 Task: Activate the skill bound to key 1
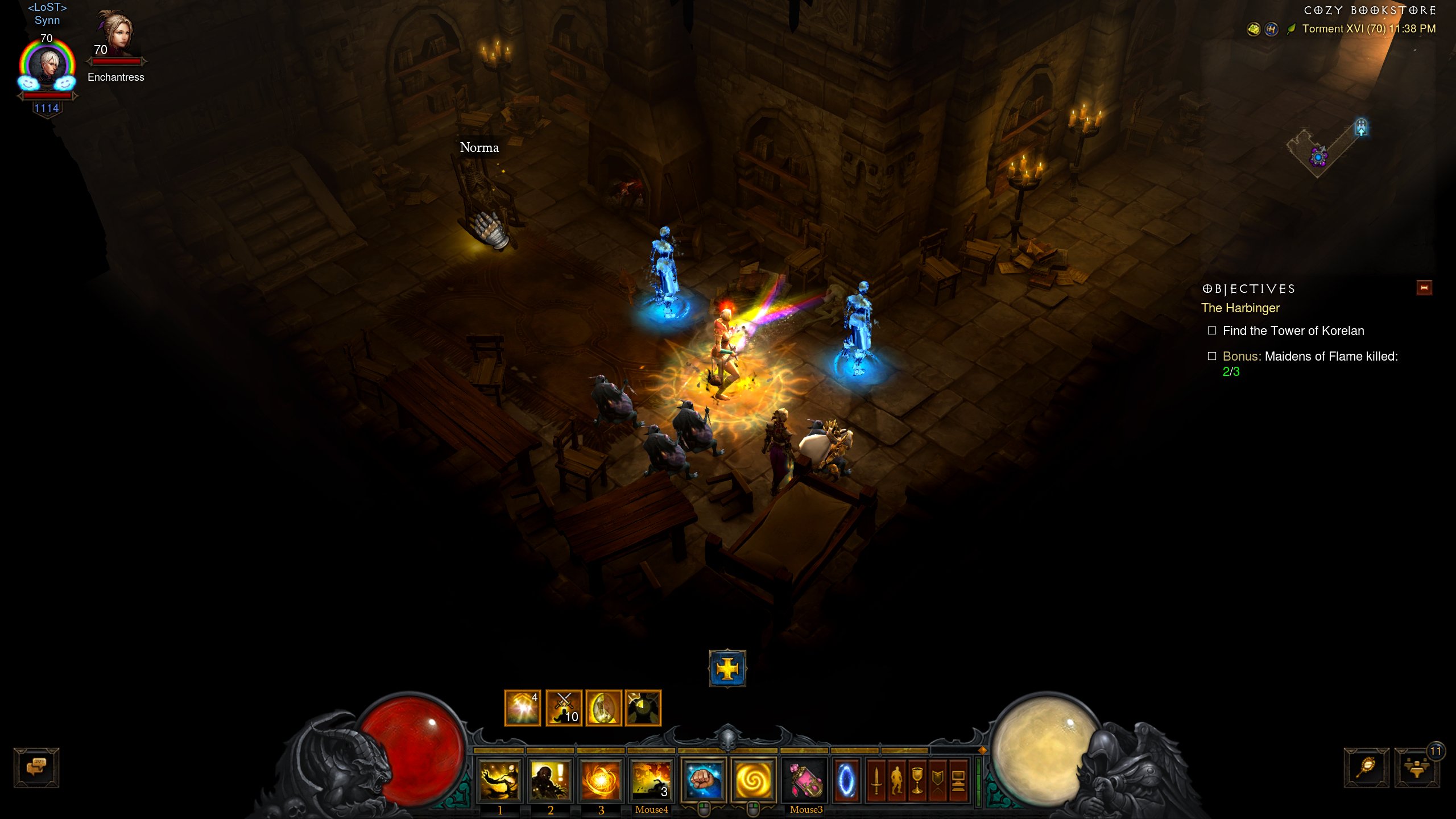[x=499, y=780]
